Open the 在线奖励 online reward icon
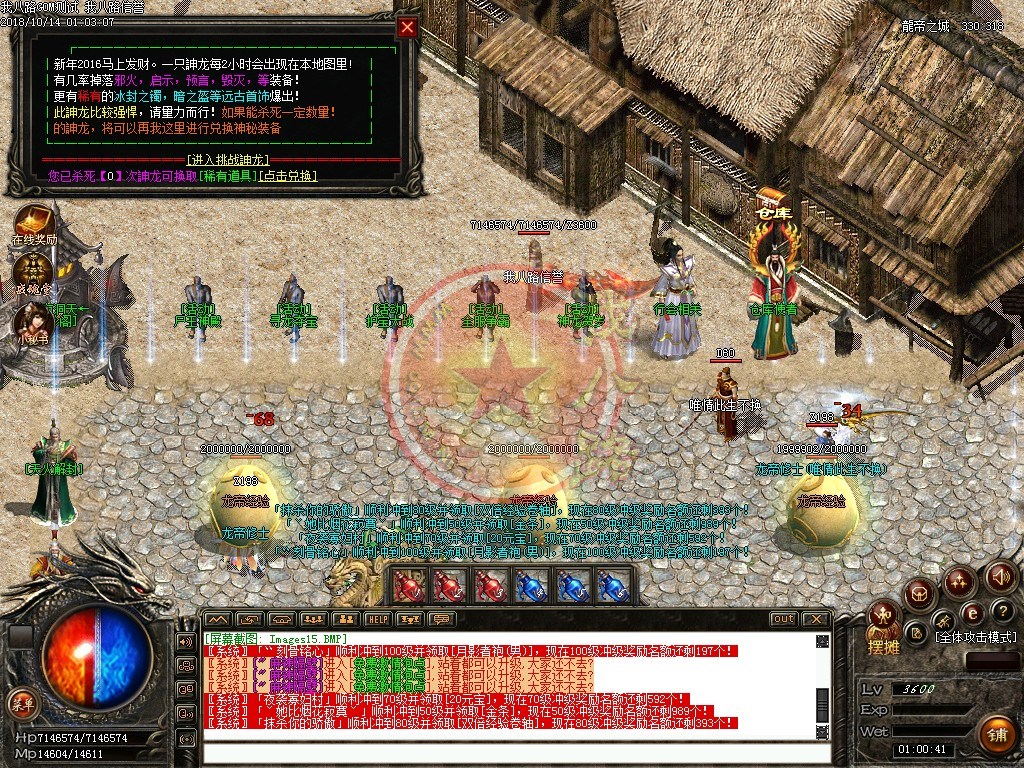 coord(33,221)
